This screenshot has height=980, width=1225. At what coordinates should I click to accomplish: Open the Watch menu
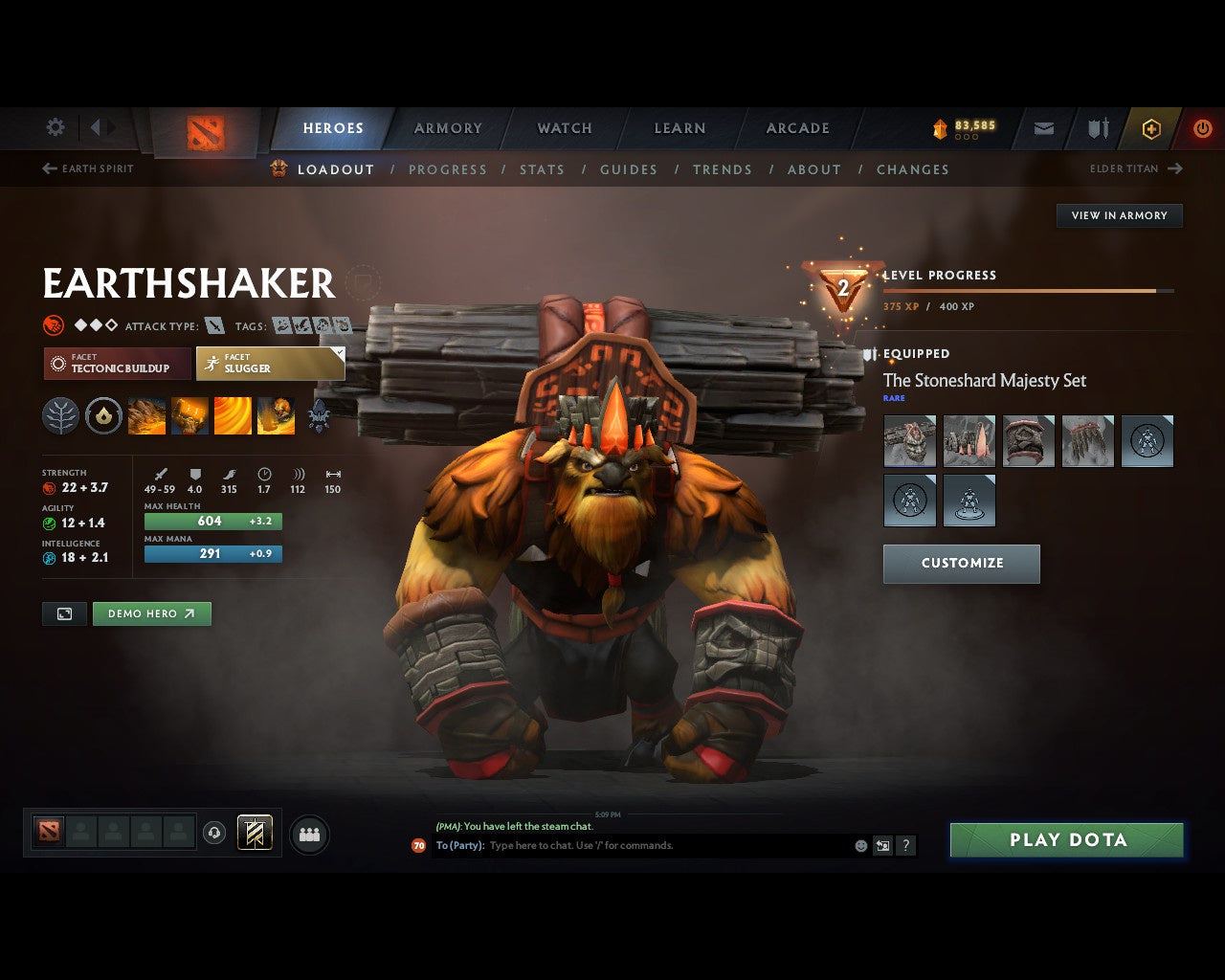click(x=564, y=128)
